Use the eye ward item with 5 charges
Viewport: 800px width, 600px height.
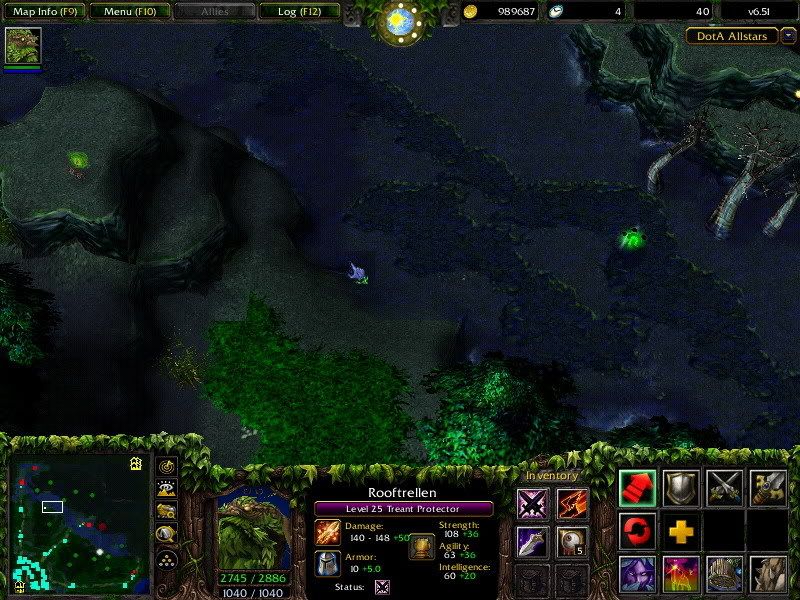click(572, 543)
